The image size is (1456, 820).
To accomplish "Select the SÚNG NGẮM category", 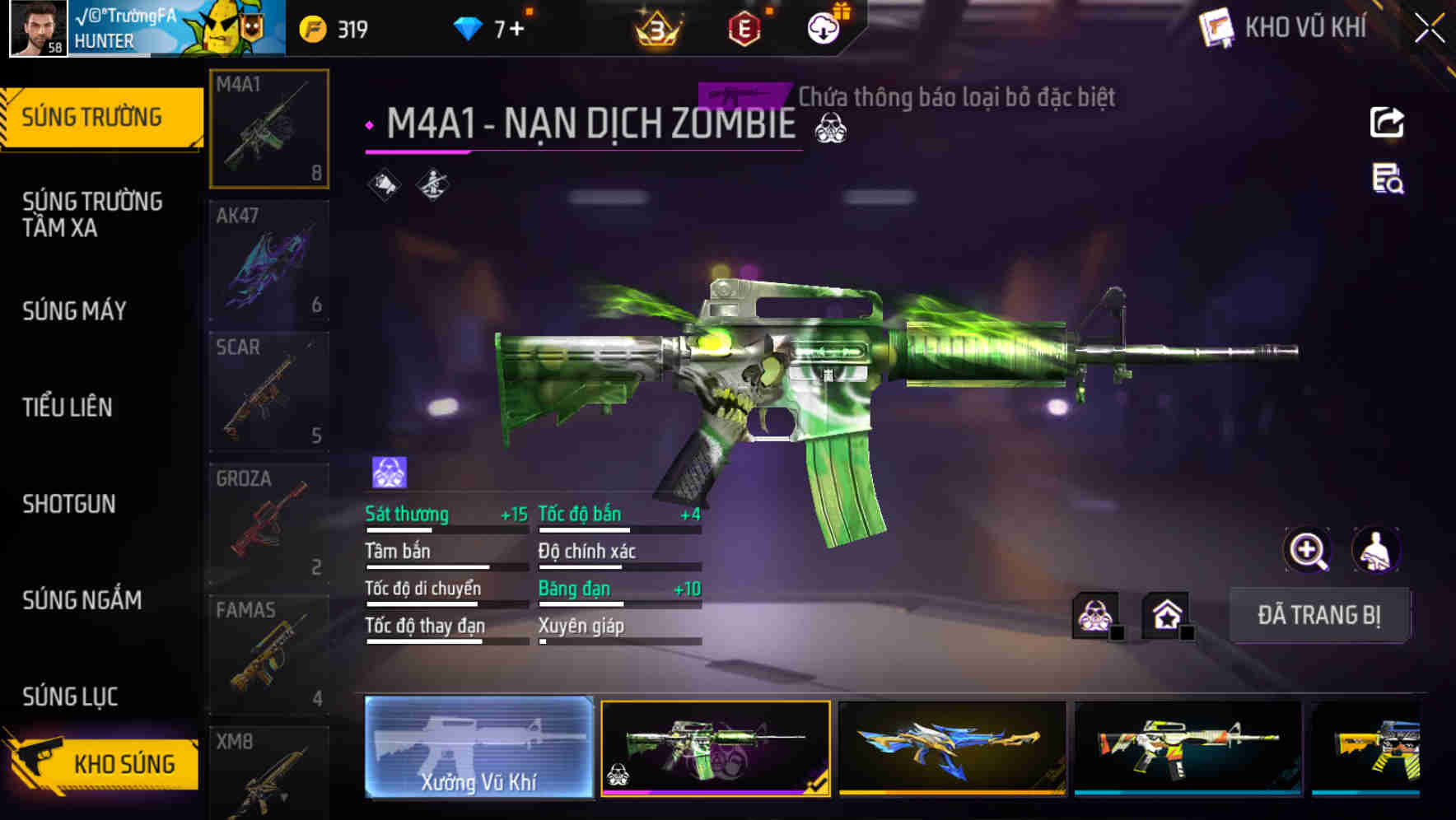I will click(x=80, y=600).
